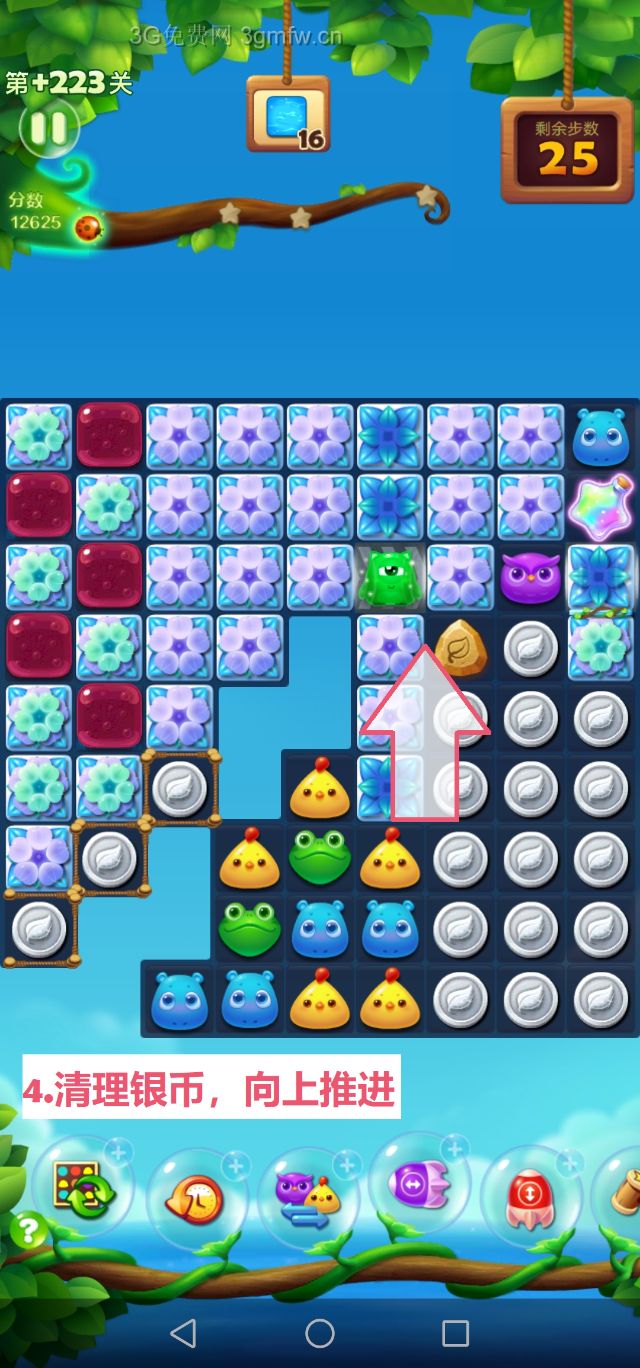
Task: Activate the purple horizontal rocket booster
Action: click(418, 1183)
